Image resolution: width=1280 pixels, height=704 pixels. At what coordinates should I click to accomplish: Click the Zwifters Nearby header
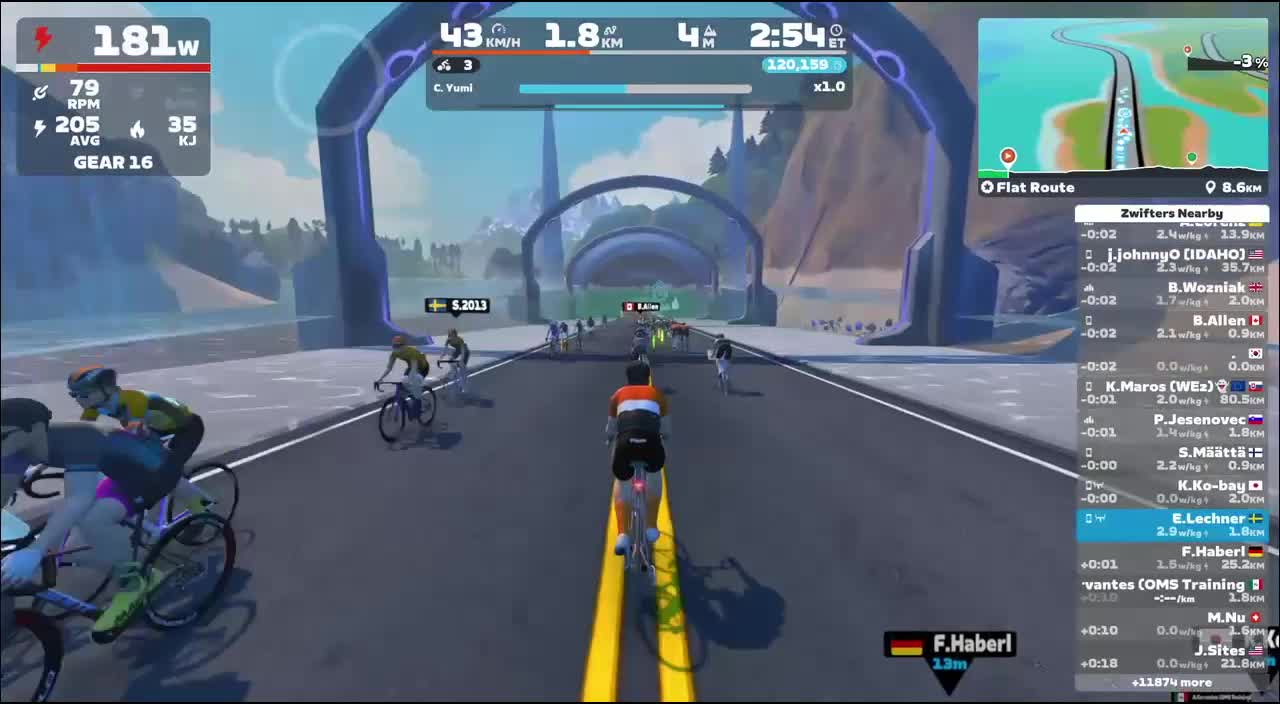point(1171,213)
